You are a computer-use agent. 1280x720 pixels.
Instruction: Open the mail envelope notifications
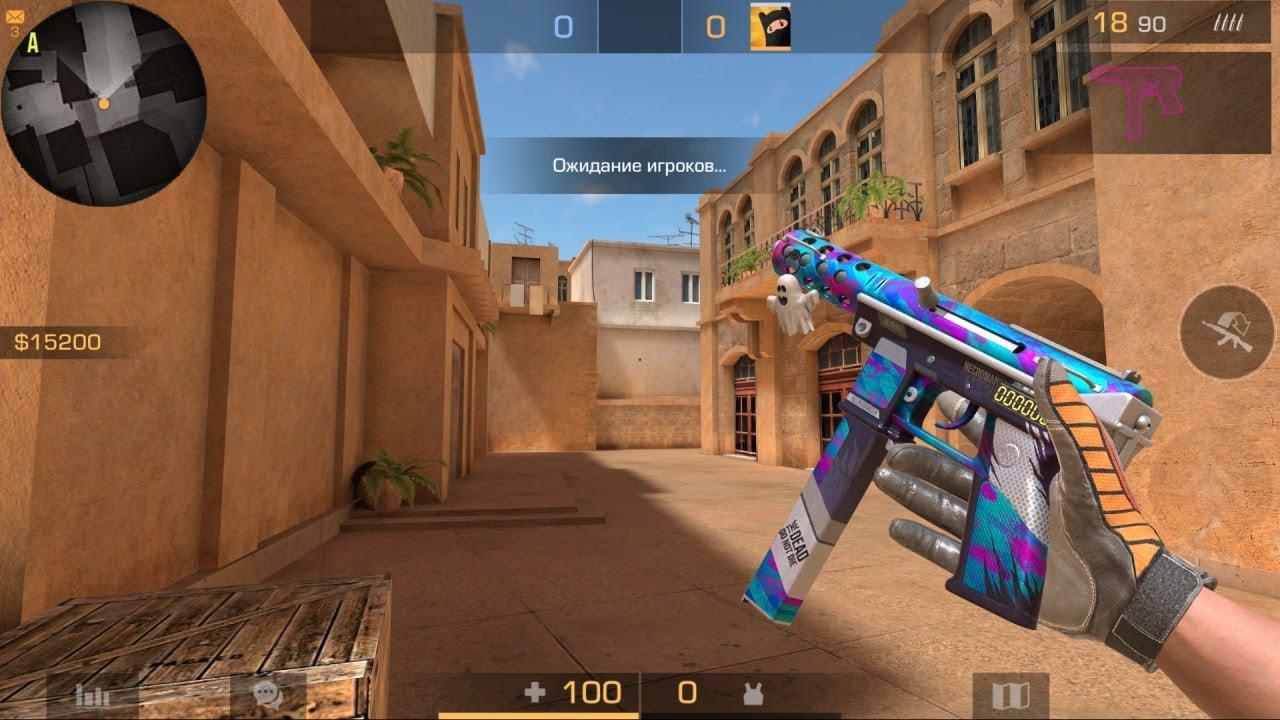(14, 17)
